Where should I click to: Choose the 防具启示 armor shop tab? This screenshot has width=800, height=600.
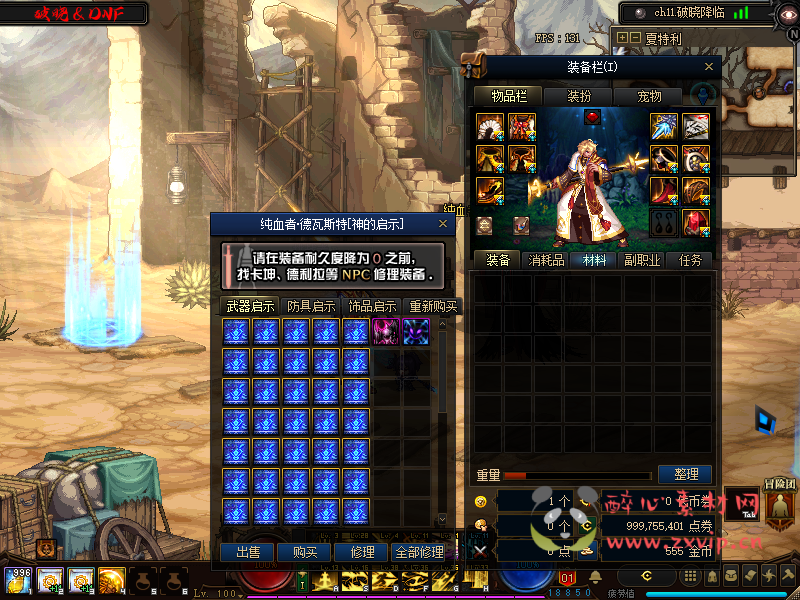point(311,306)
